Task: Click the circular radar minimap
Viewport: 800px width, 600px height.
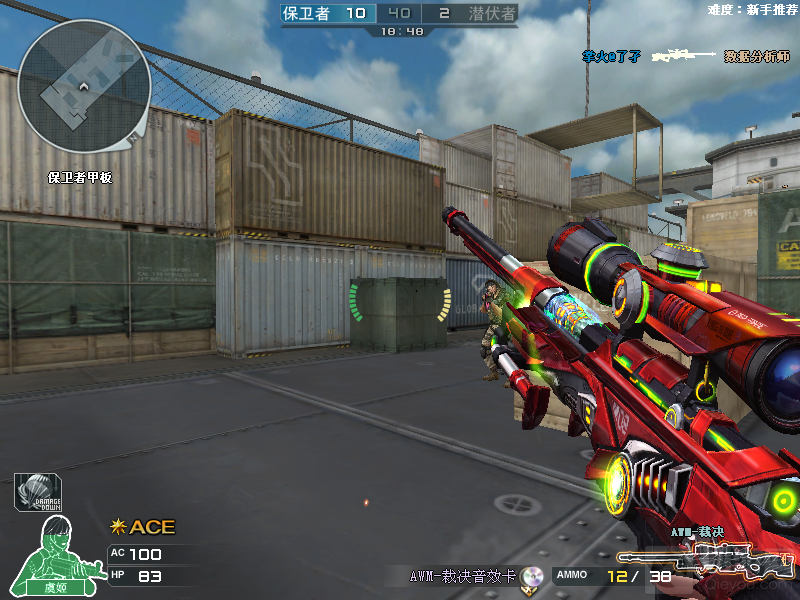Action: (84, 86)
